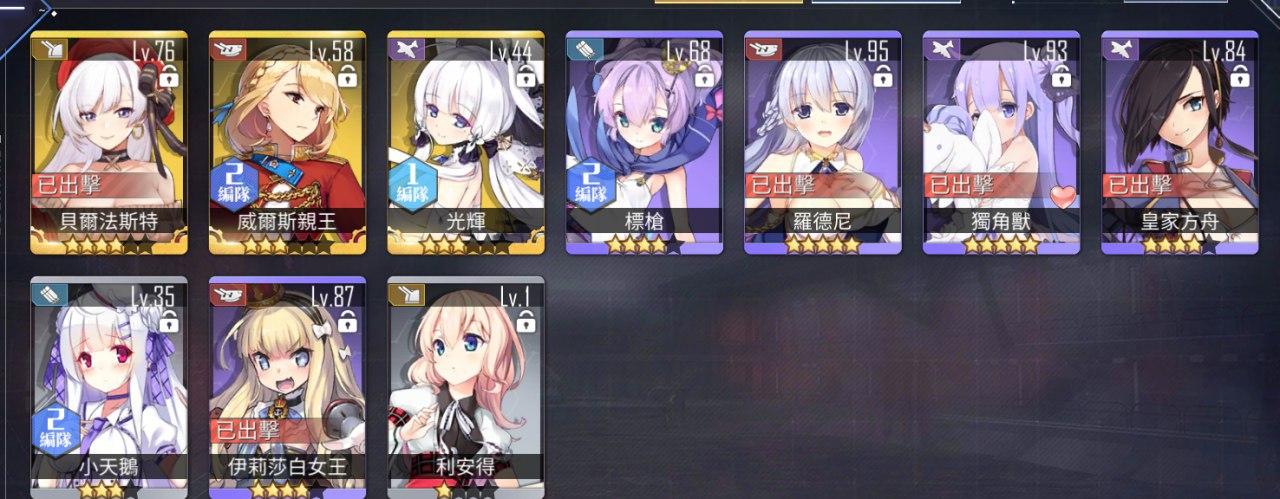Select the Lv.1 利安得 ship card
The image size is (1280, 499).
tap(466, 385)
